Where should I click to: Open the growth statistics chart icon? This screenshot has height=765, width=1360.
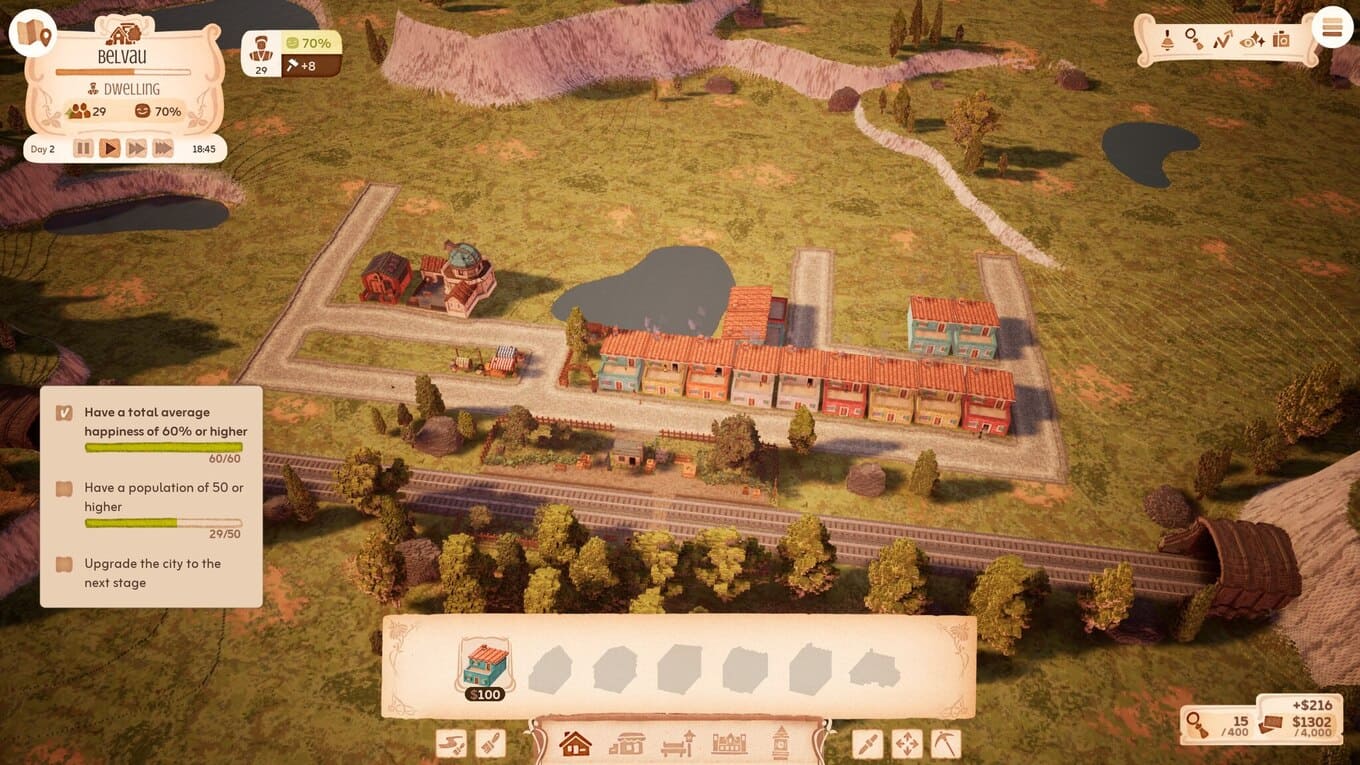[x=1222, y=40]
